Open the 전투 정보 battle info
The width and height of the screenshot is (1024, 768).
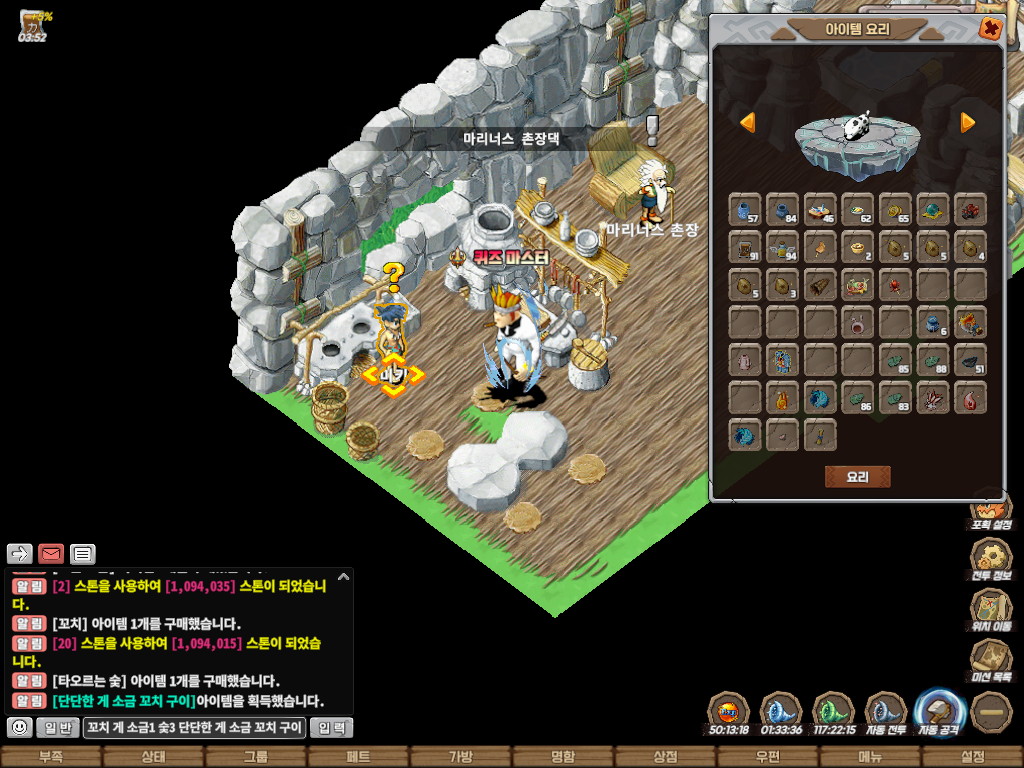point(990,558)
